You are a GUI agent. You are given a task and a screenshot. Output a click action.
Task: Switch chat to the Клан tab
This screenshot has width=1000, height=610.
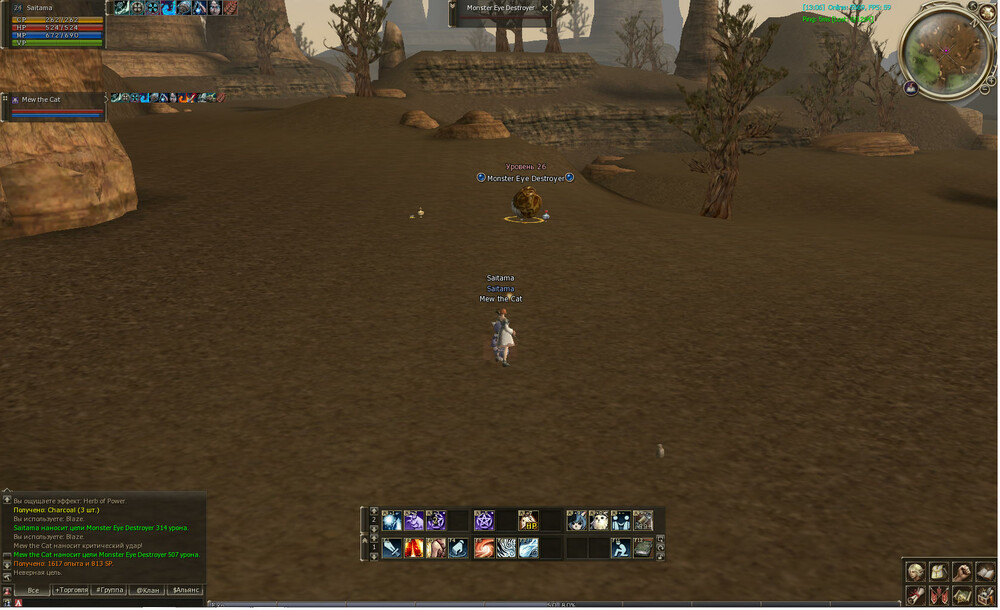[147, 590]
